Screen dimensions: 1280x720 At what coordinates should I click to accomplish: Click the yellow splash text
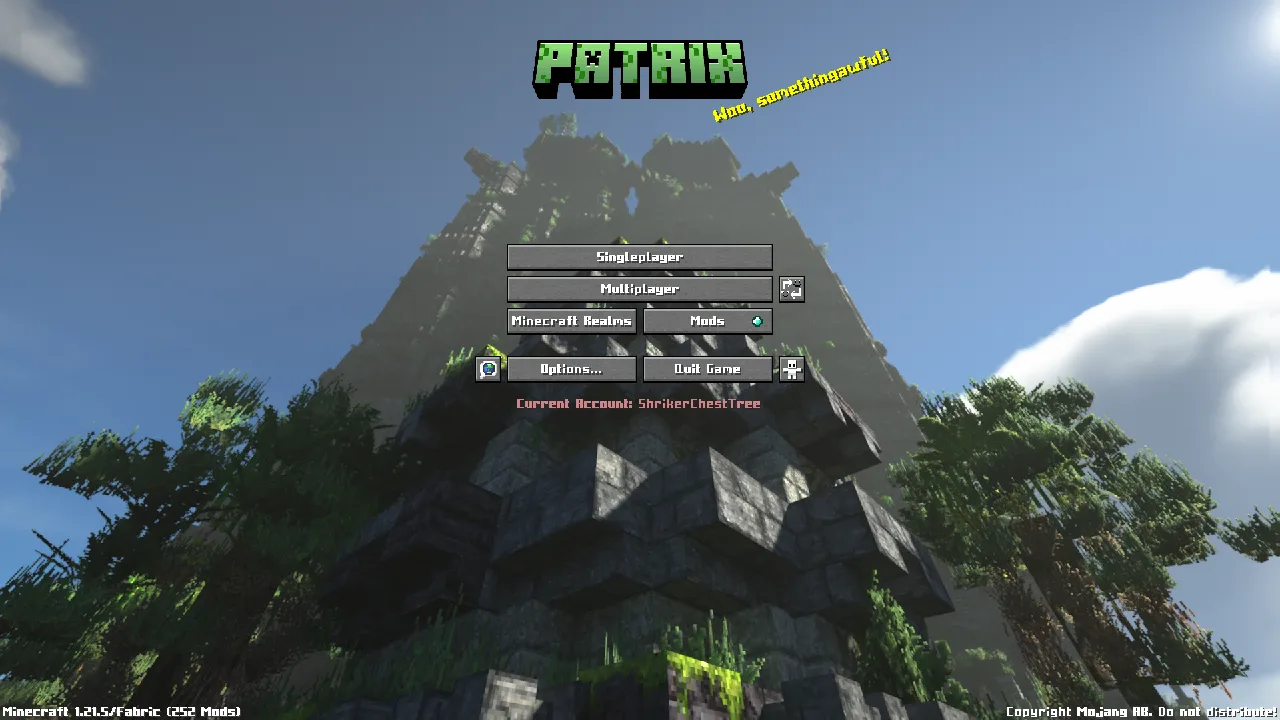point(803,88)
